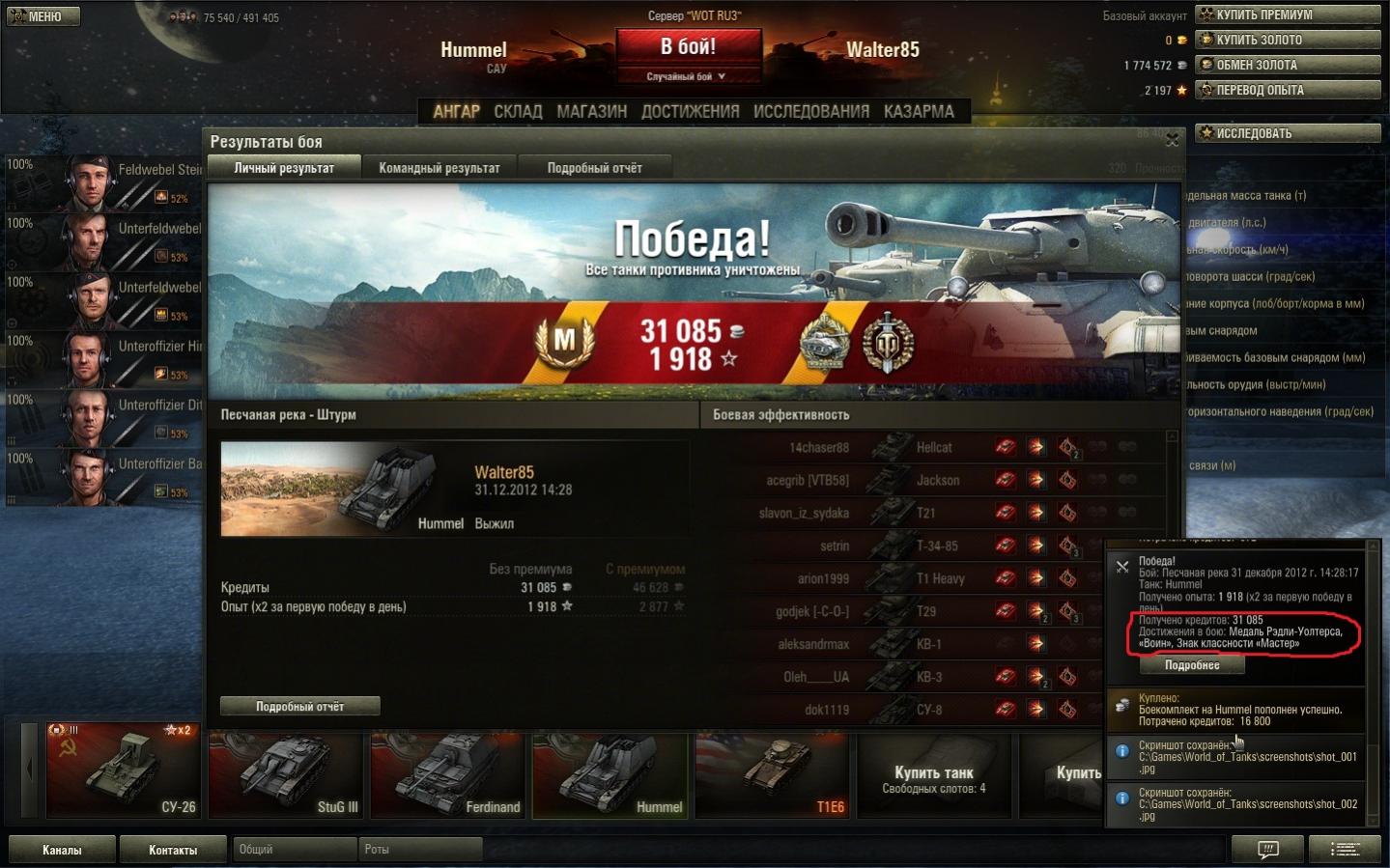
Task: Close the battle results window
Action: 1172,141
